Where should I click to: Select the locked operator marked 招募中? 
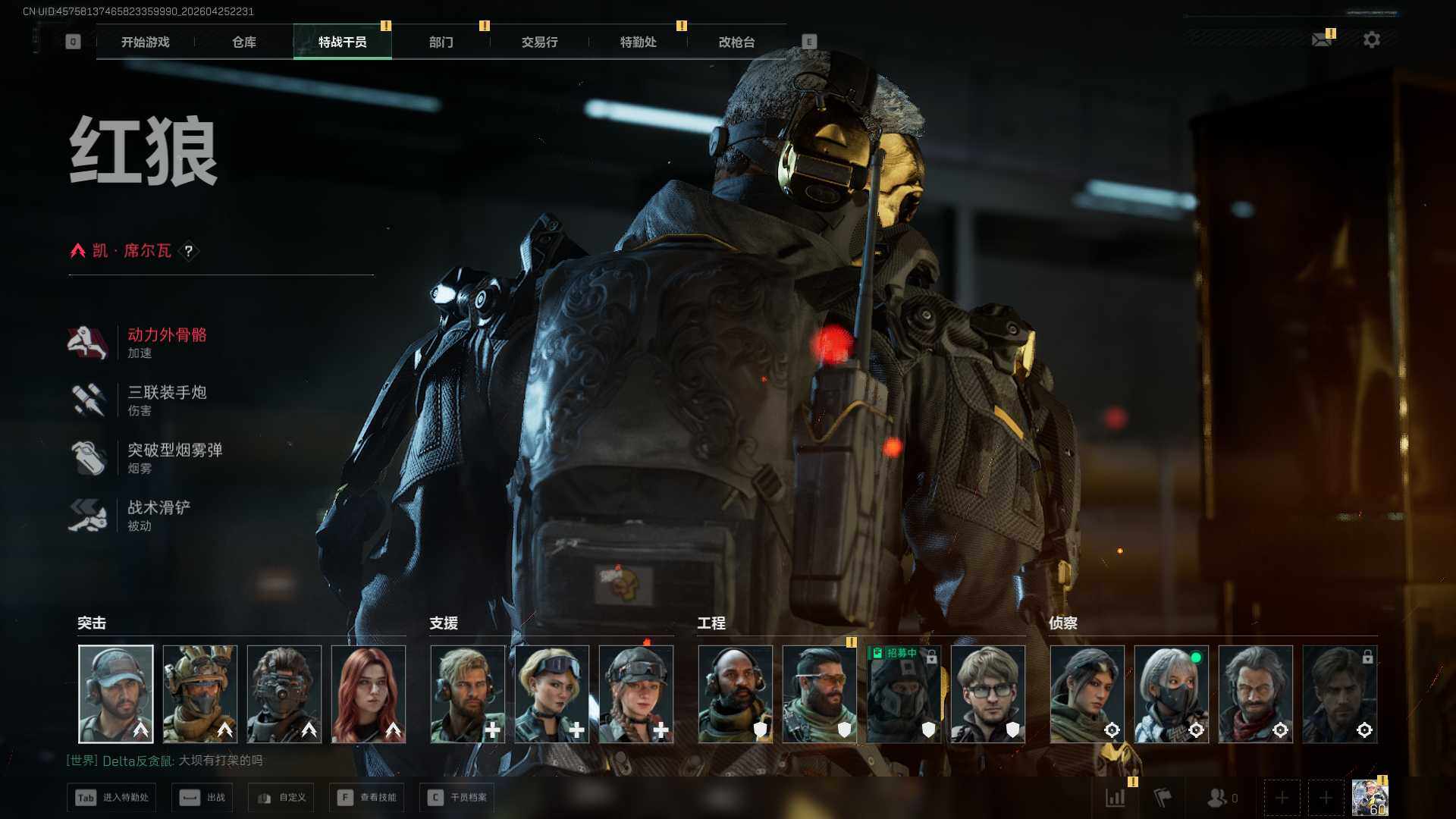[x=903, y=694]
